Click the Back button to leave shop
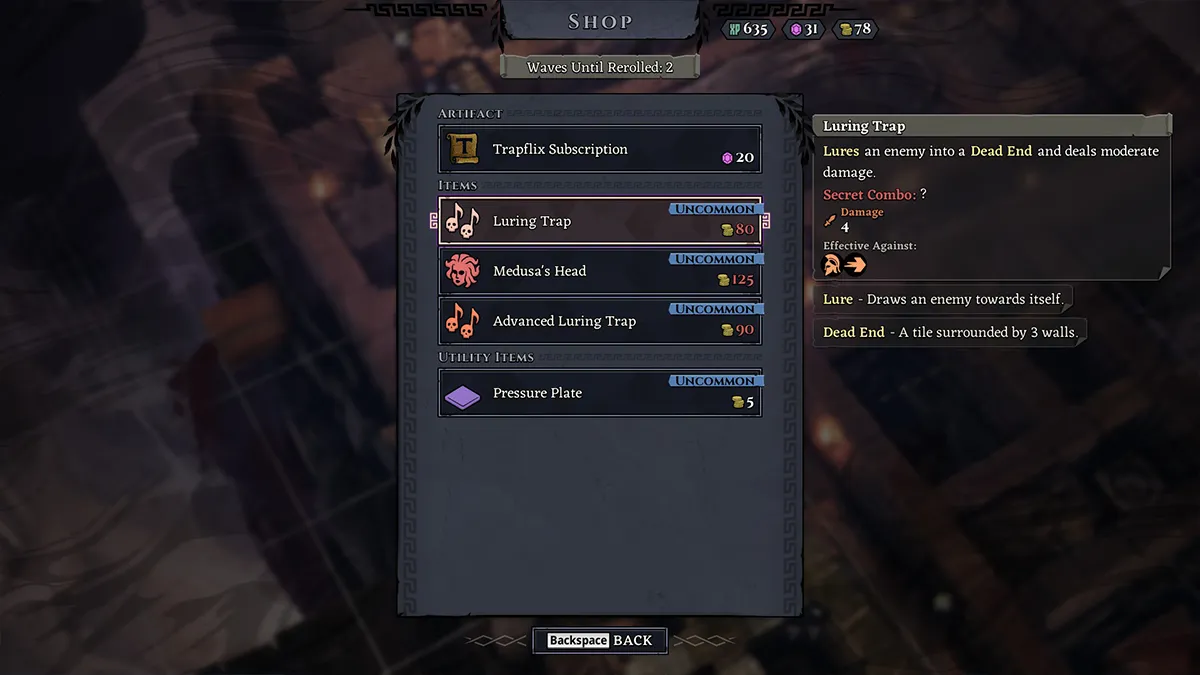This screenshot has width=1200, height=675. (600, 640)
